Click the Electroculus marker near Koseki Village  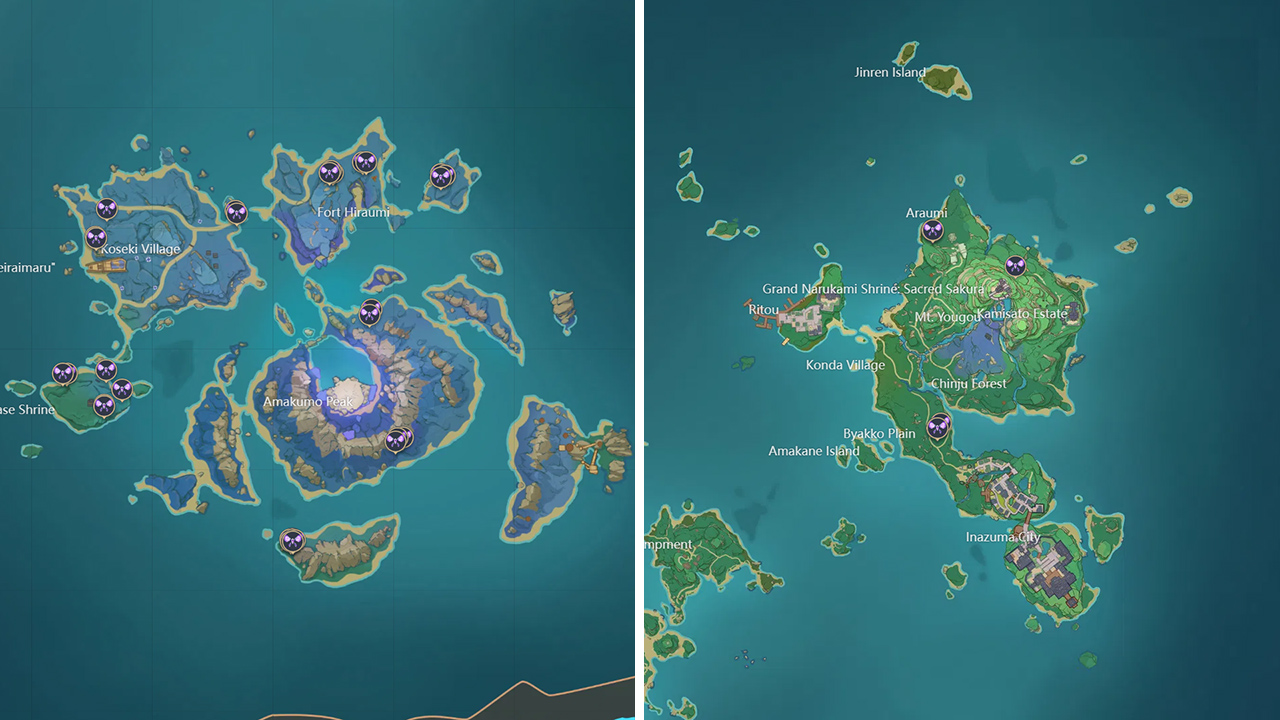click(94, 237)
